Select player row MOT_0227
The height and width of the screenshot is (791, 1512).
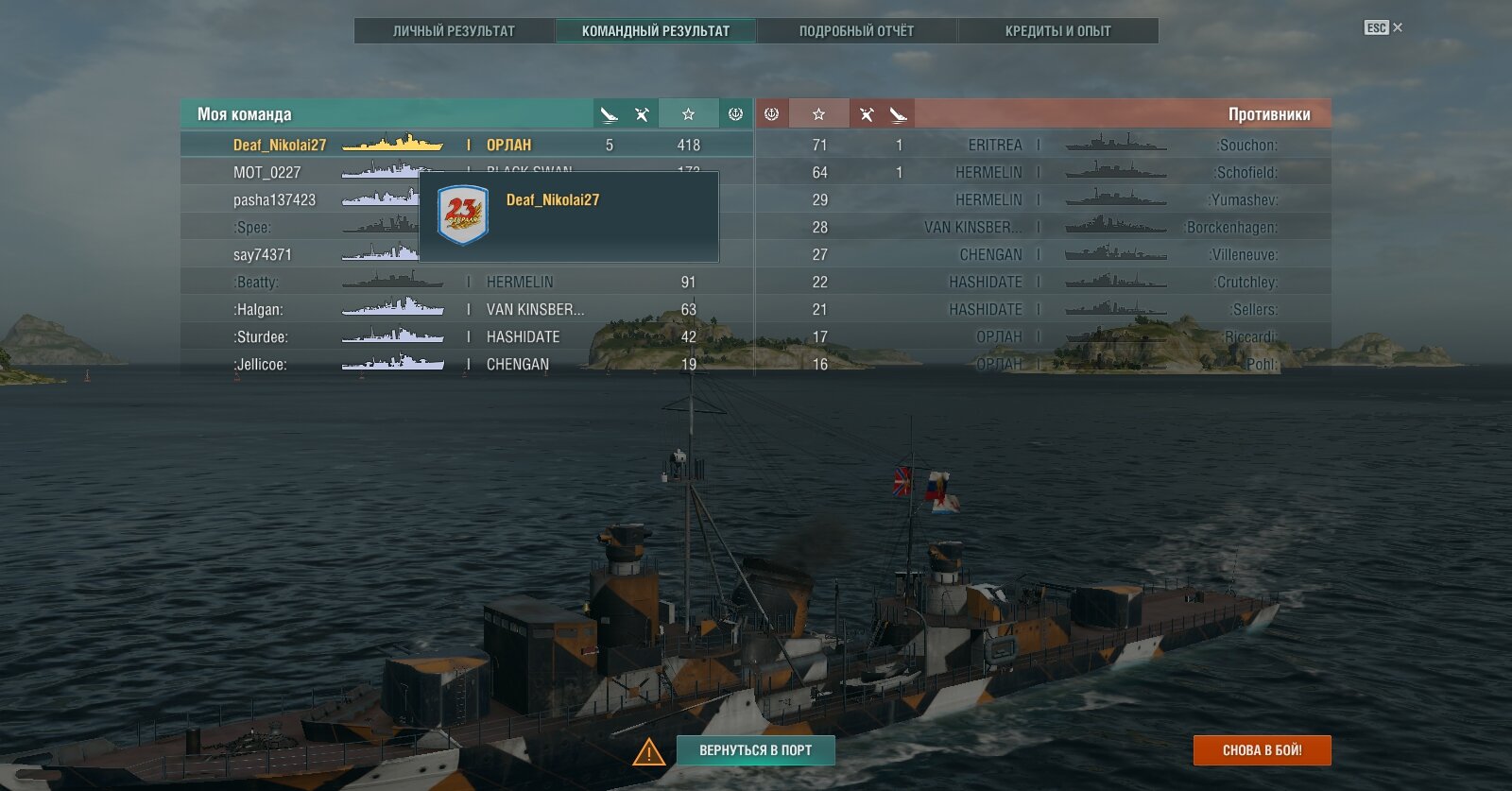click(267, 173)
